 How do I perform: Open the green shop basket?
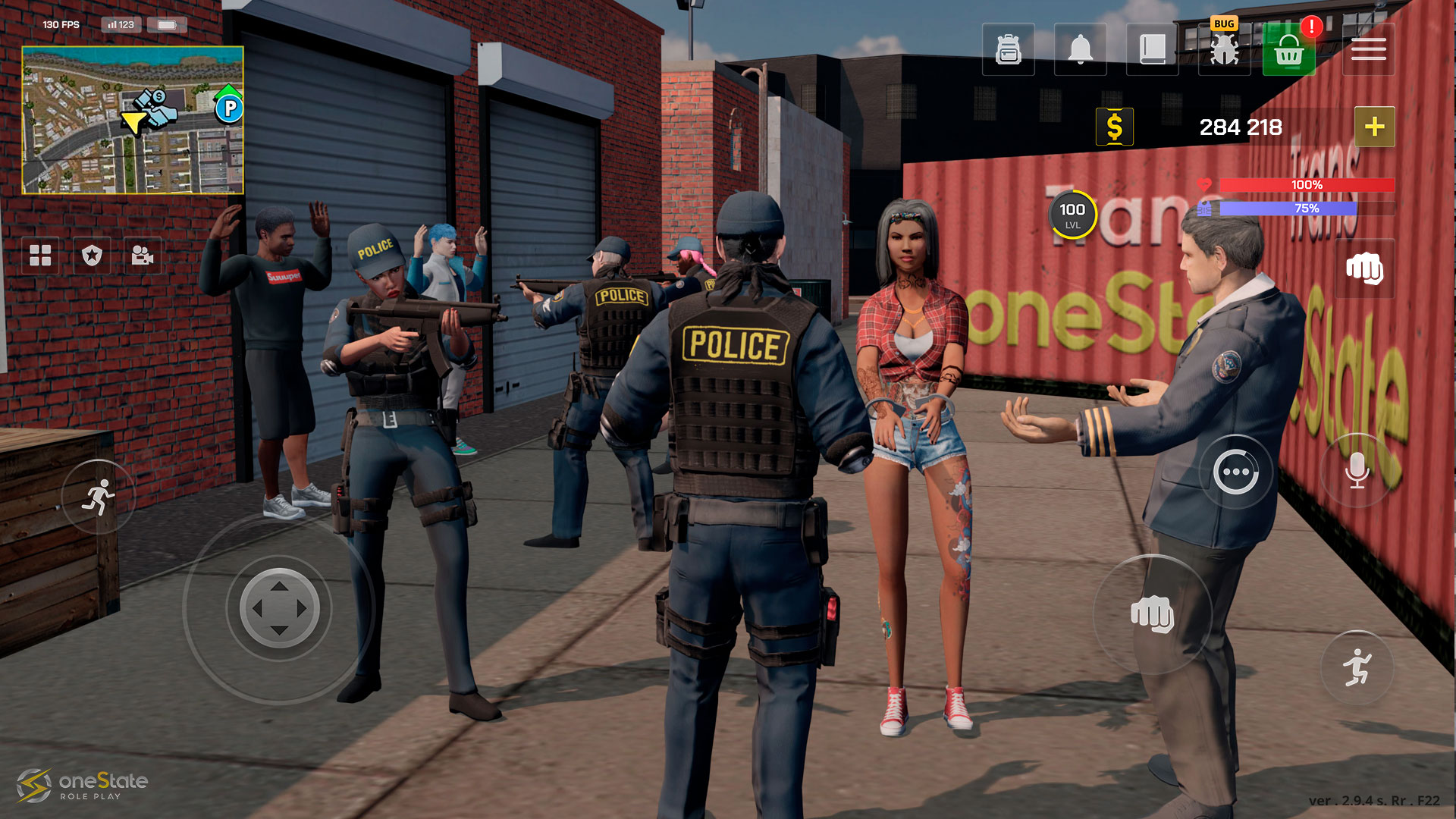(x=1288, y=50)
